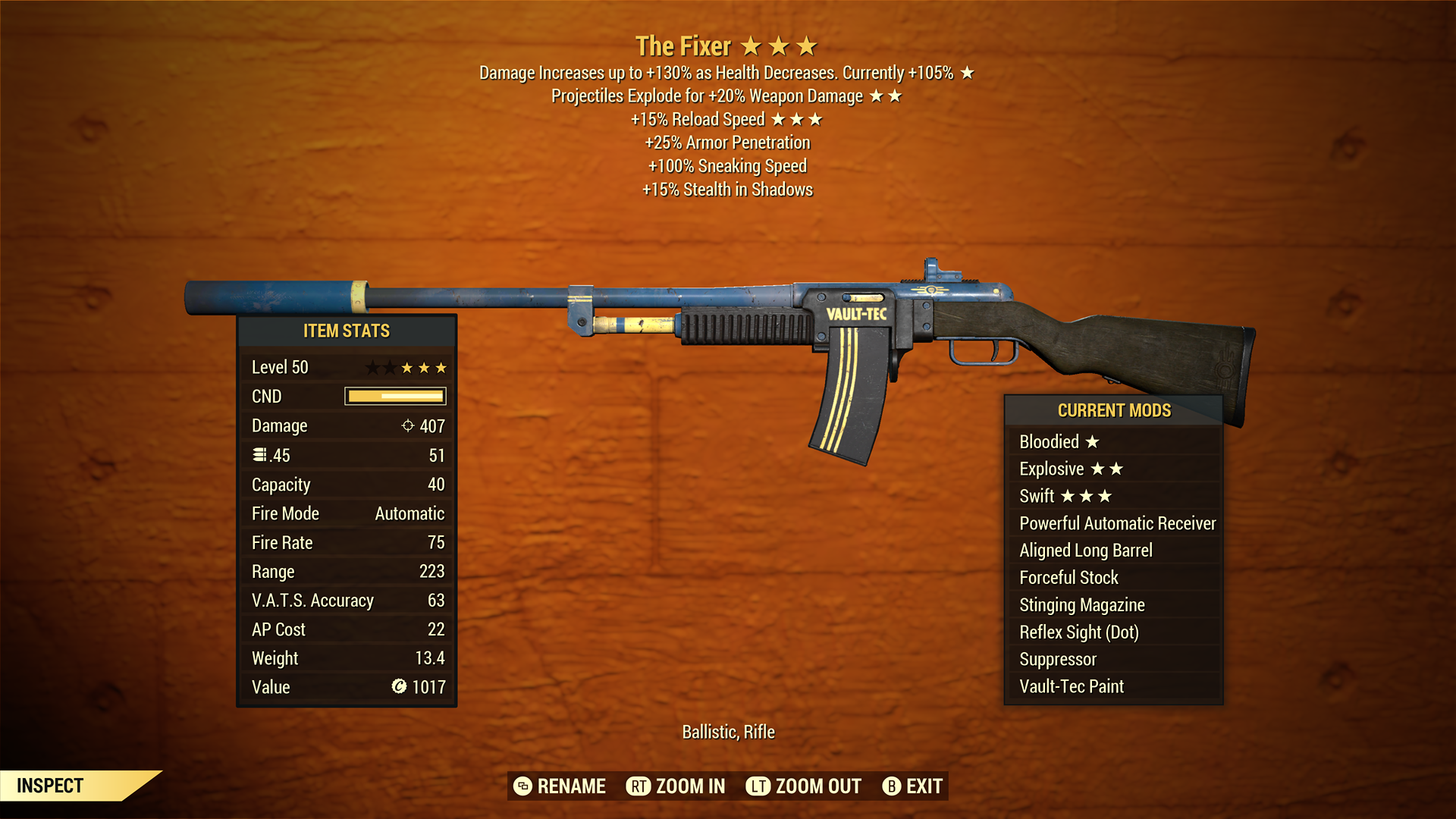Click the EXIT button

[923, 786]
